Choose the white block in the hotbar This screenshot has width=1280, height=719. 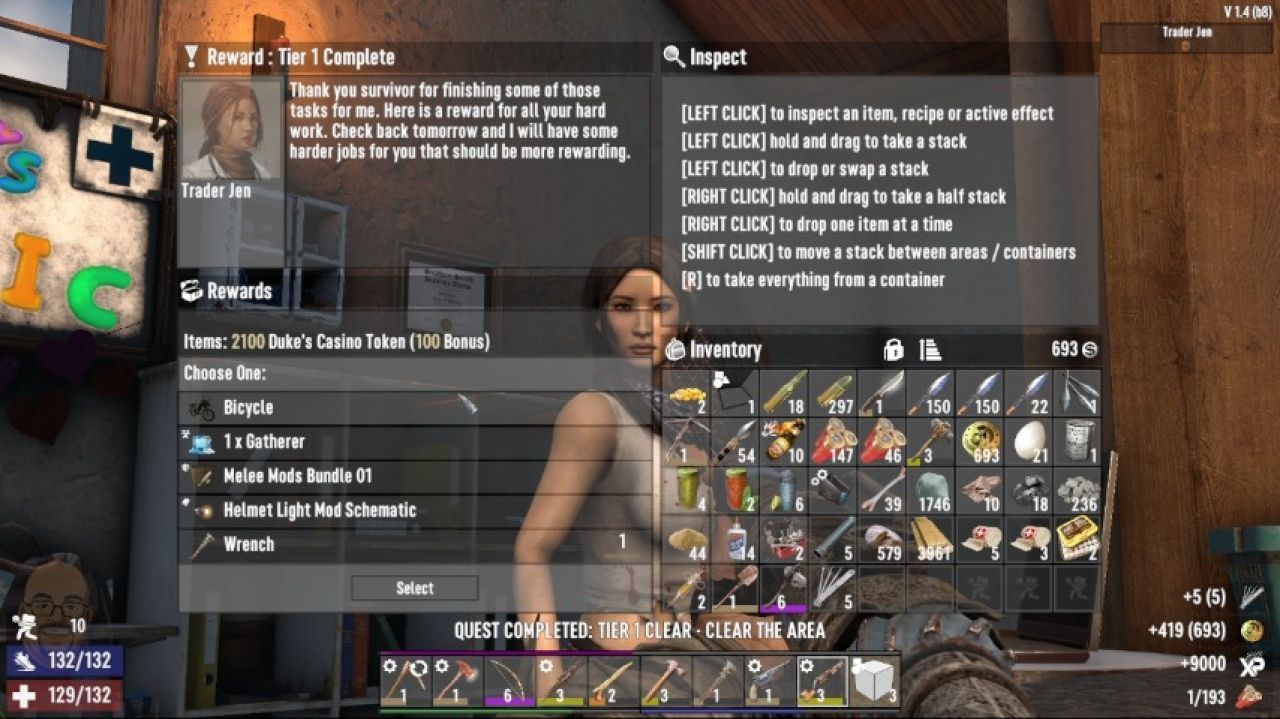[874, 680]
